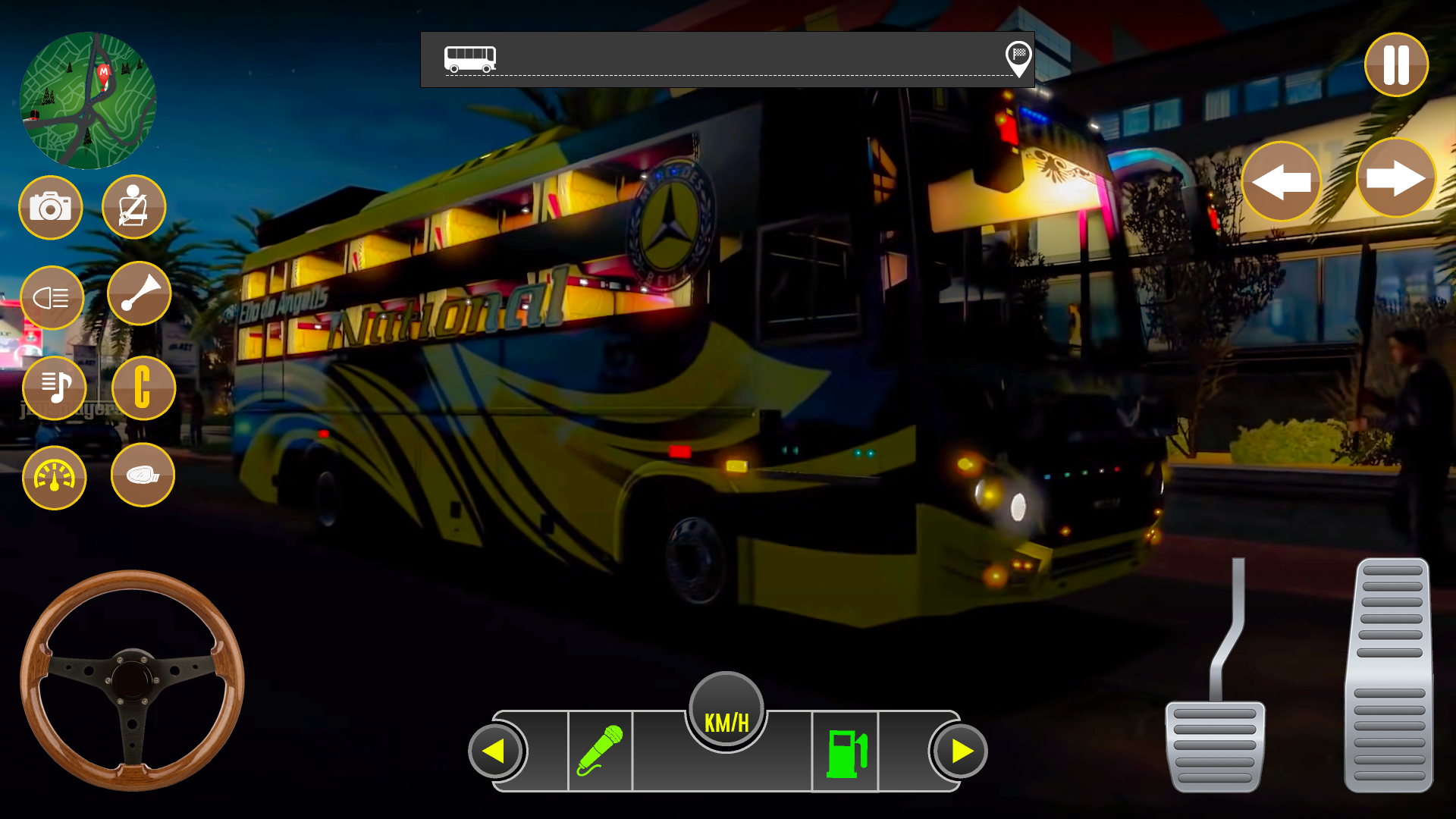Honk the bus horn
This screenshot has width=1456, height=819.
click(140, 293)
